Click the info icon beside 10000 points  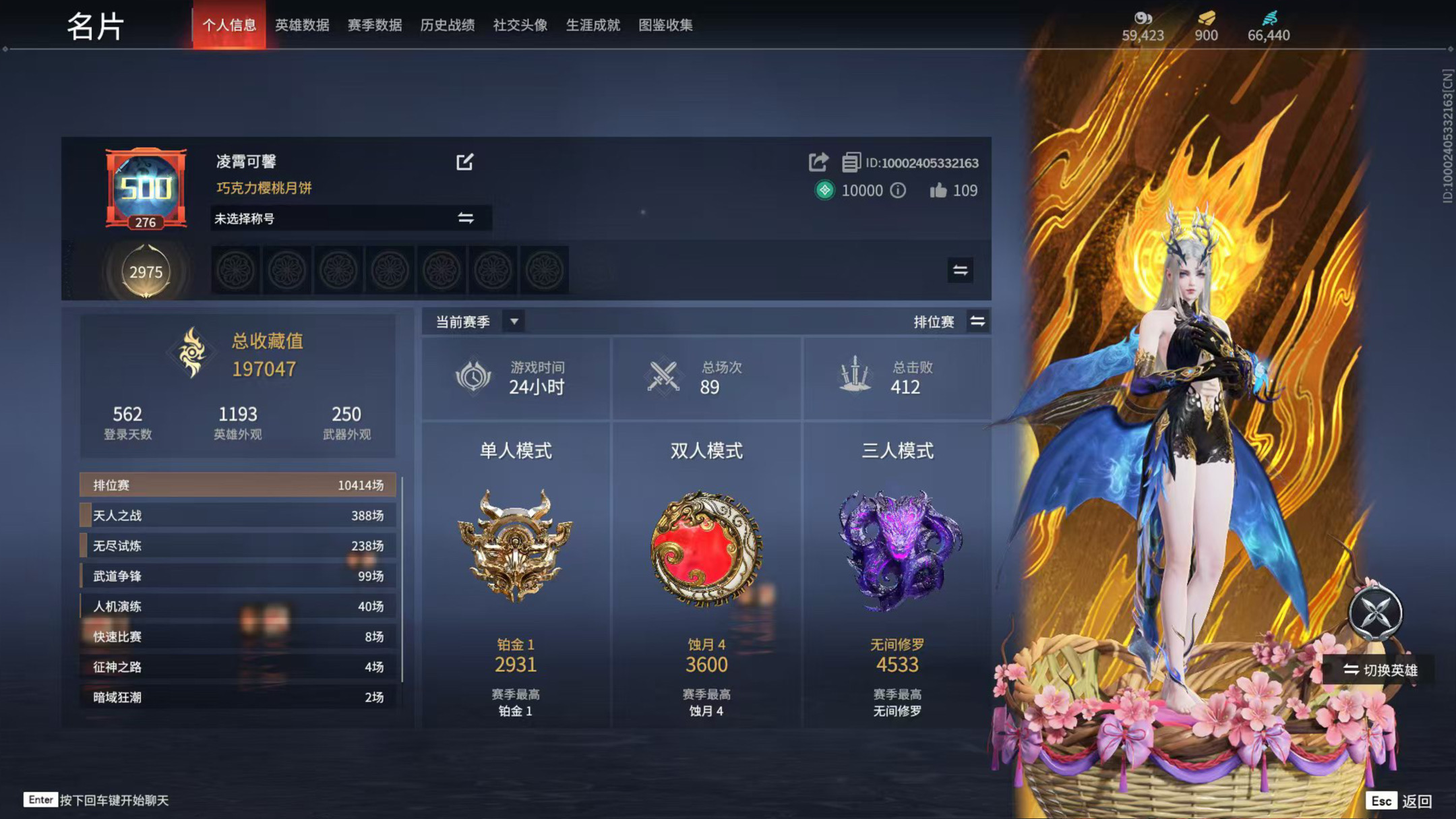(x=897, y=191)
